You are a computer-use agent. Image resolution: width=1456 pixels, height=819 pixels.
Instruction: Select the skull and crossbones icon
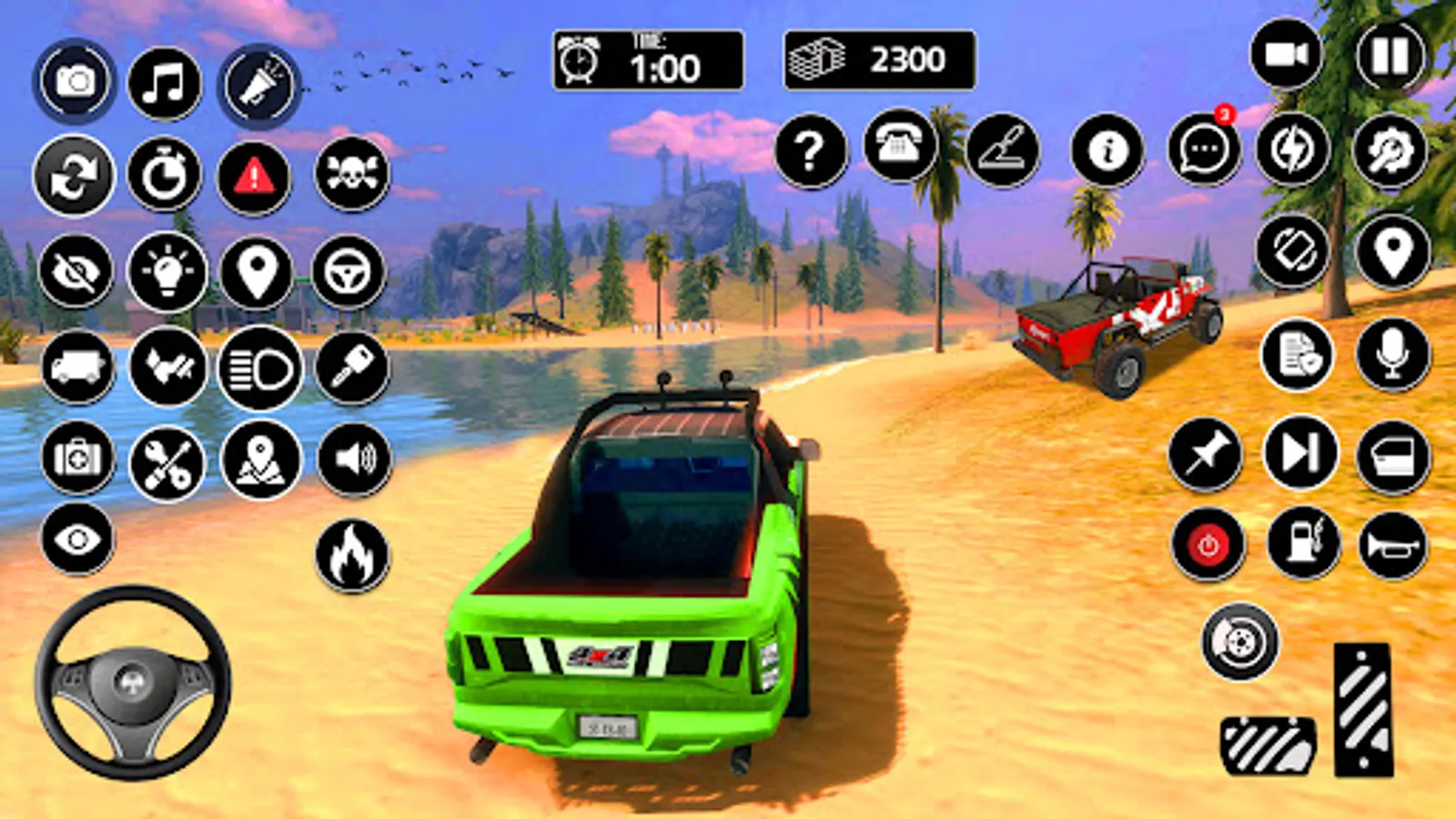point(351,174)
